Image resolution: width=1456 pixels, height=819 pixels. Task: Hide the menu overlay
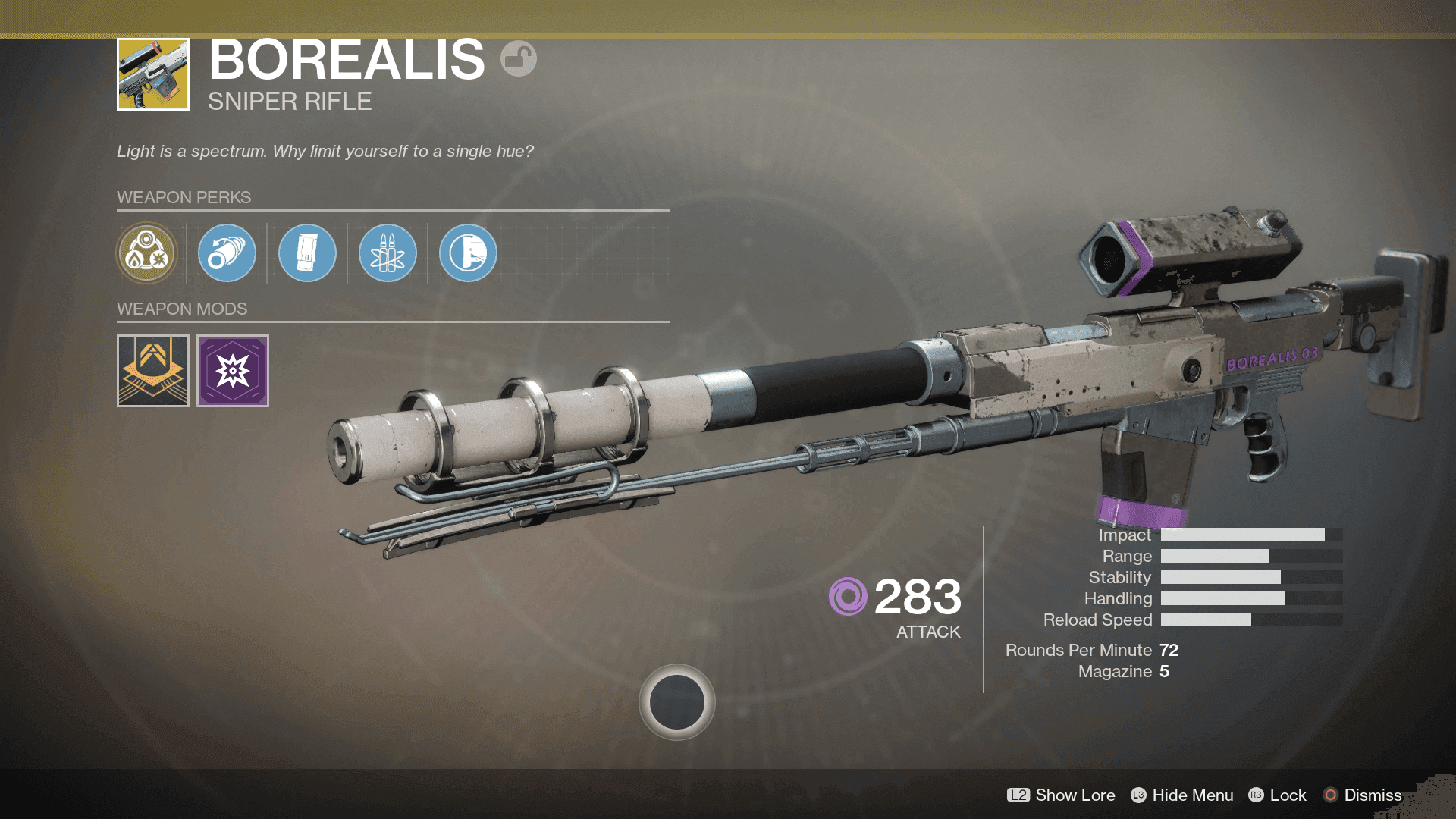tap(1181, 795)
